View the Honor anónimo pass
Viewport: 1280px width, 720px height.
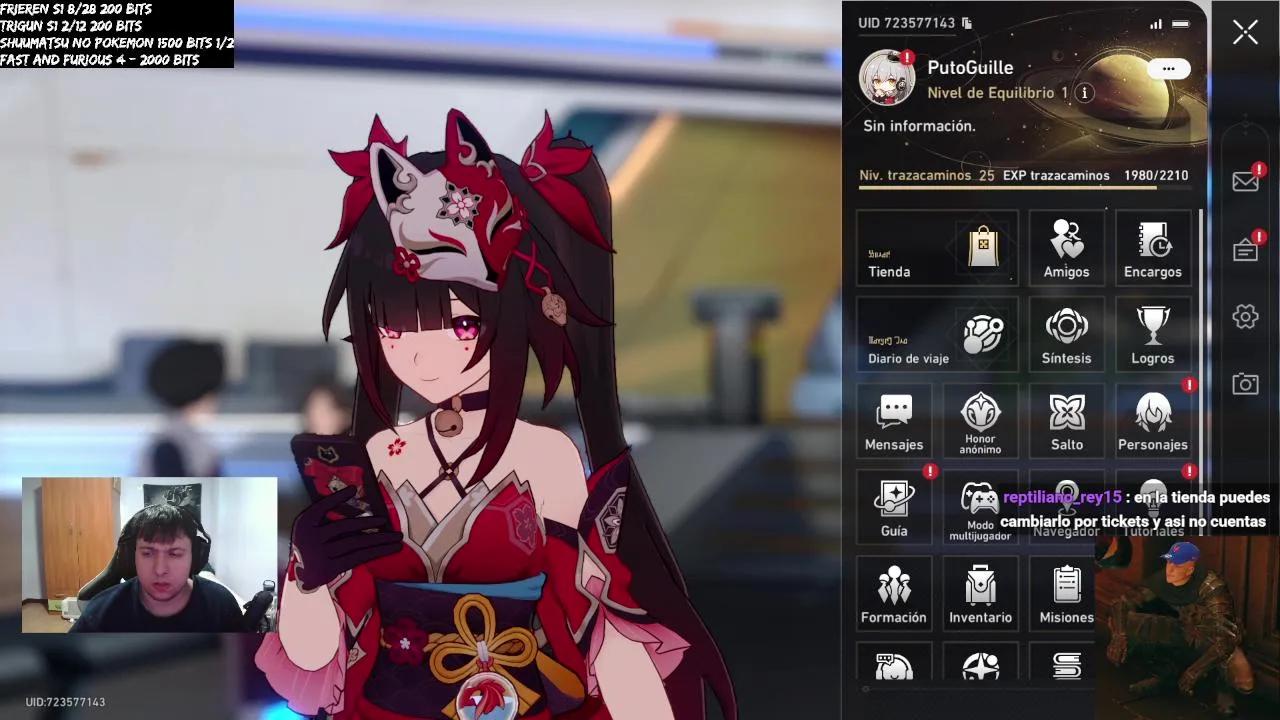pyautogui.click(x=980, y=420)
